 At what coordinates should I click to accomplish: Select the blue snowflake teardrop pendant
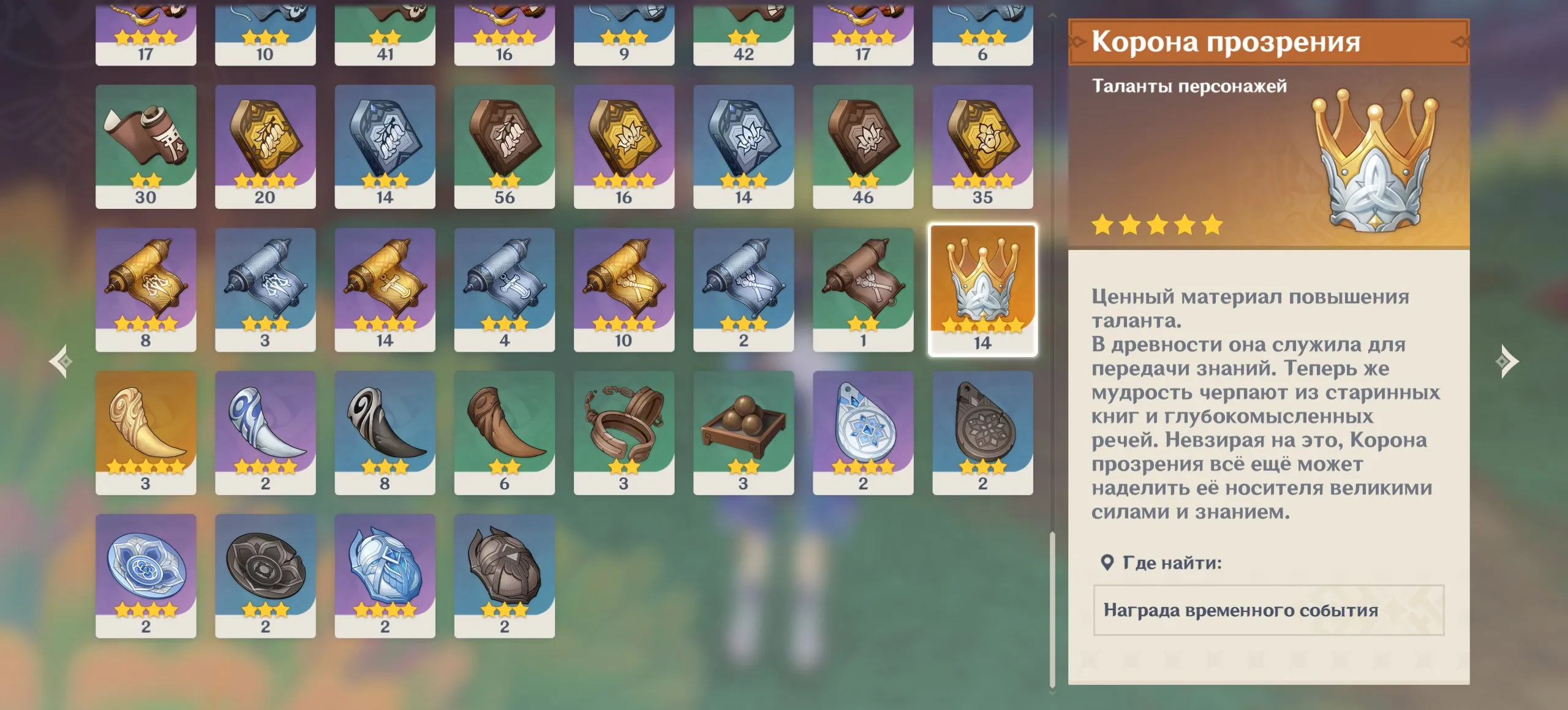tap(862, 432)
